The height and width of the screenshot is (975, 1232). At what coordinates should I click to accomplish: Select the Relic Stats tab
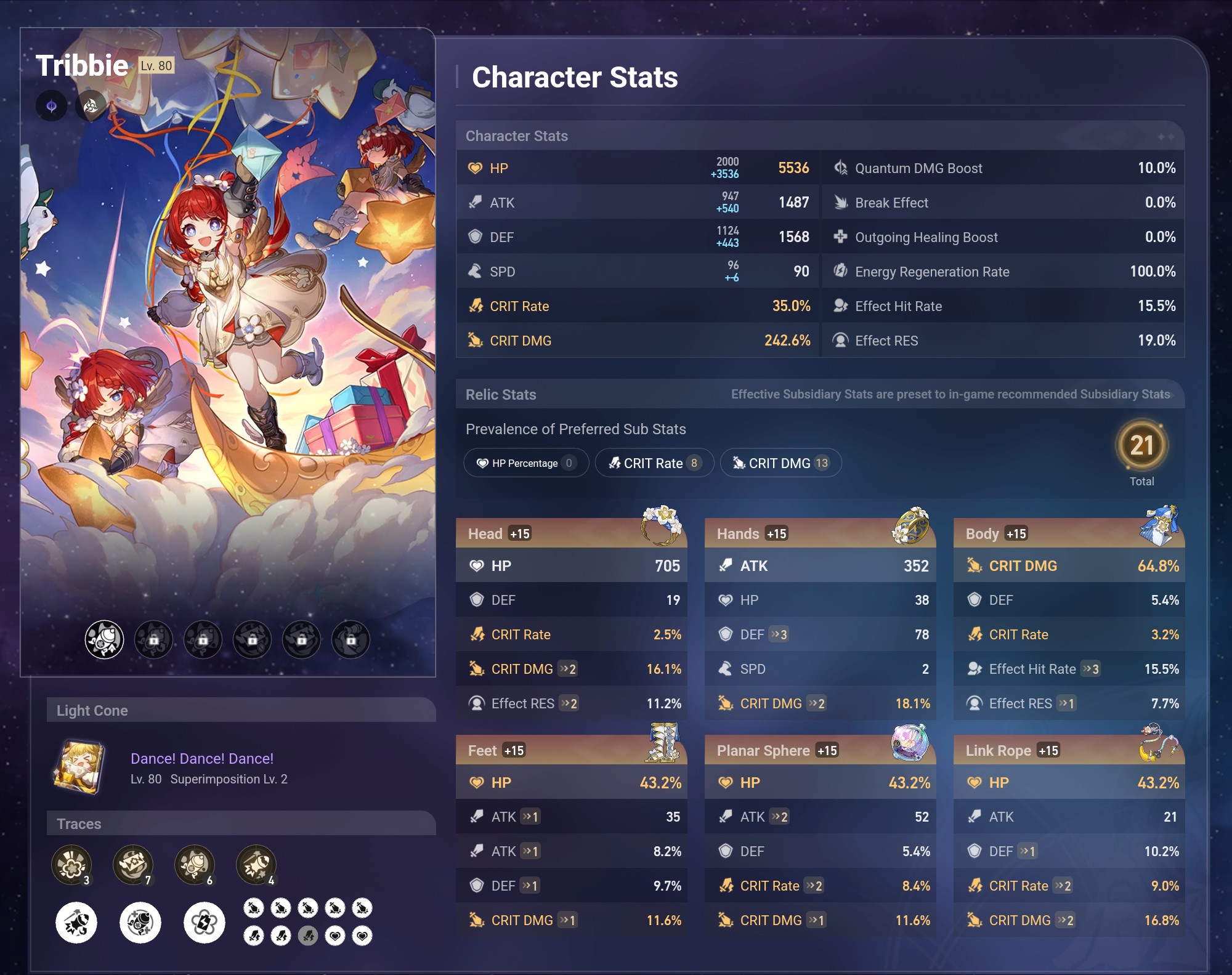click(x=501, y=394)
